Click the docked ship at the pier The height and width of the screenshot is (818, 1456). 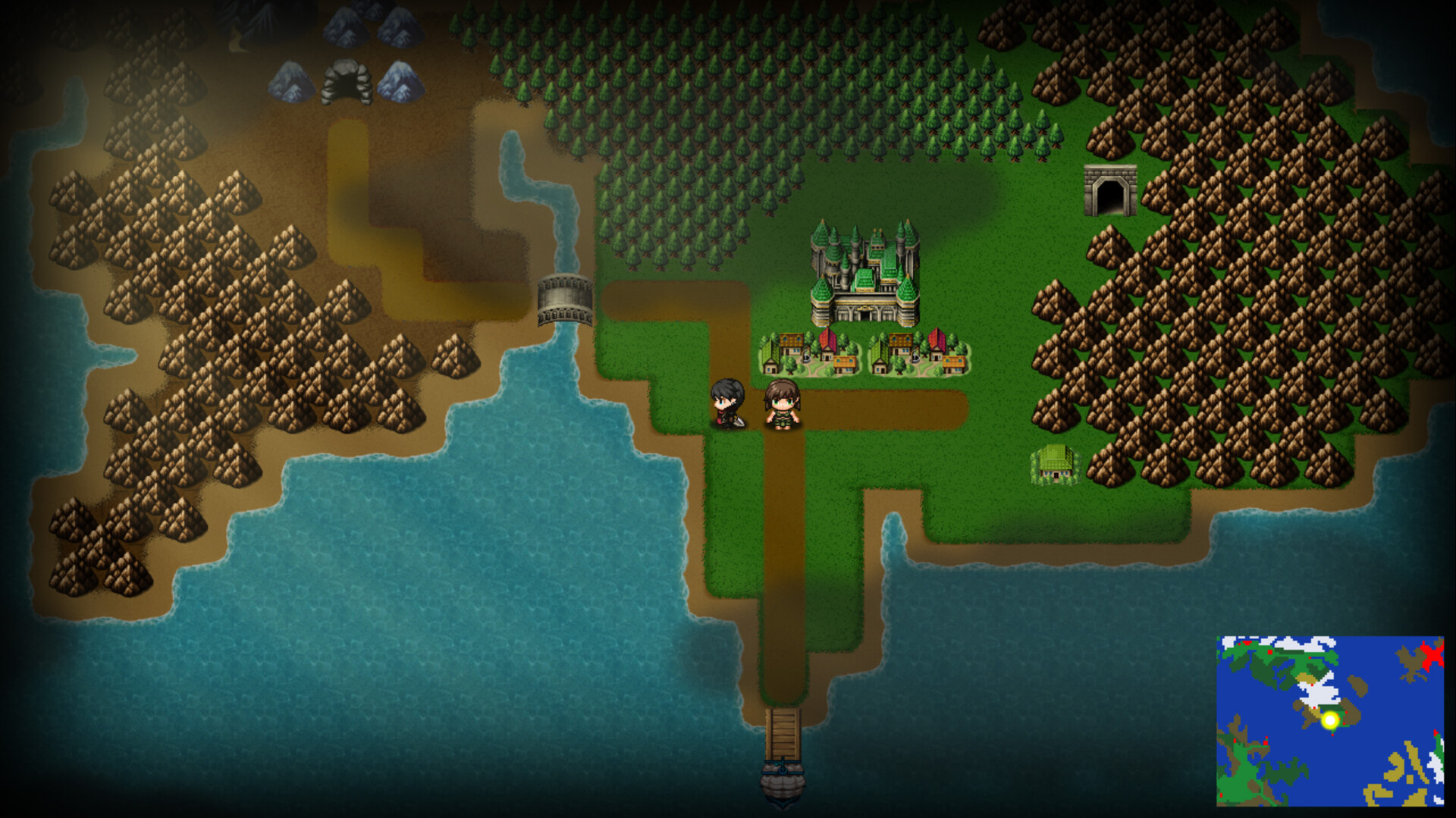pyautogui.click(x=785, y=785)
